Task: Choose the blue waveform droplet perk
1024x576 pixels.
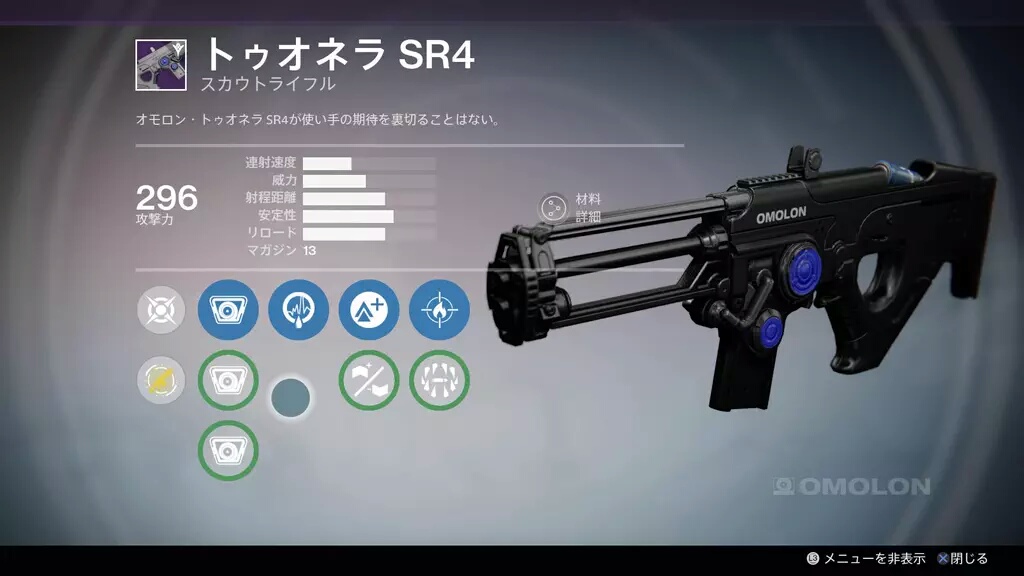Action: [298, 310]
